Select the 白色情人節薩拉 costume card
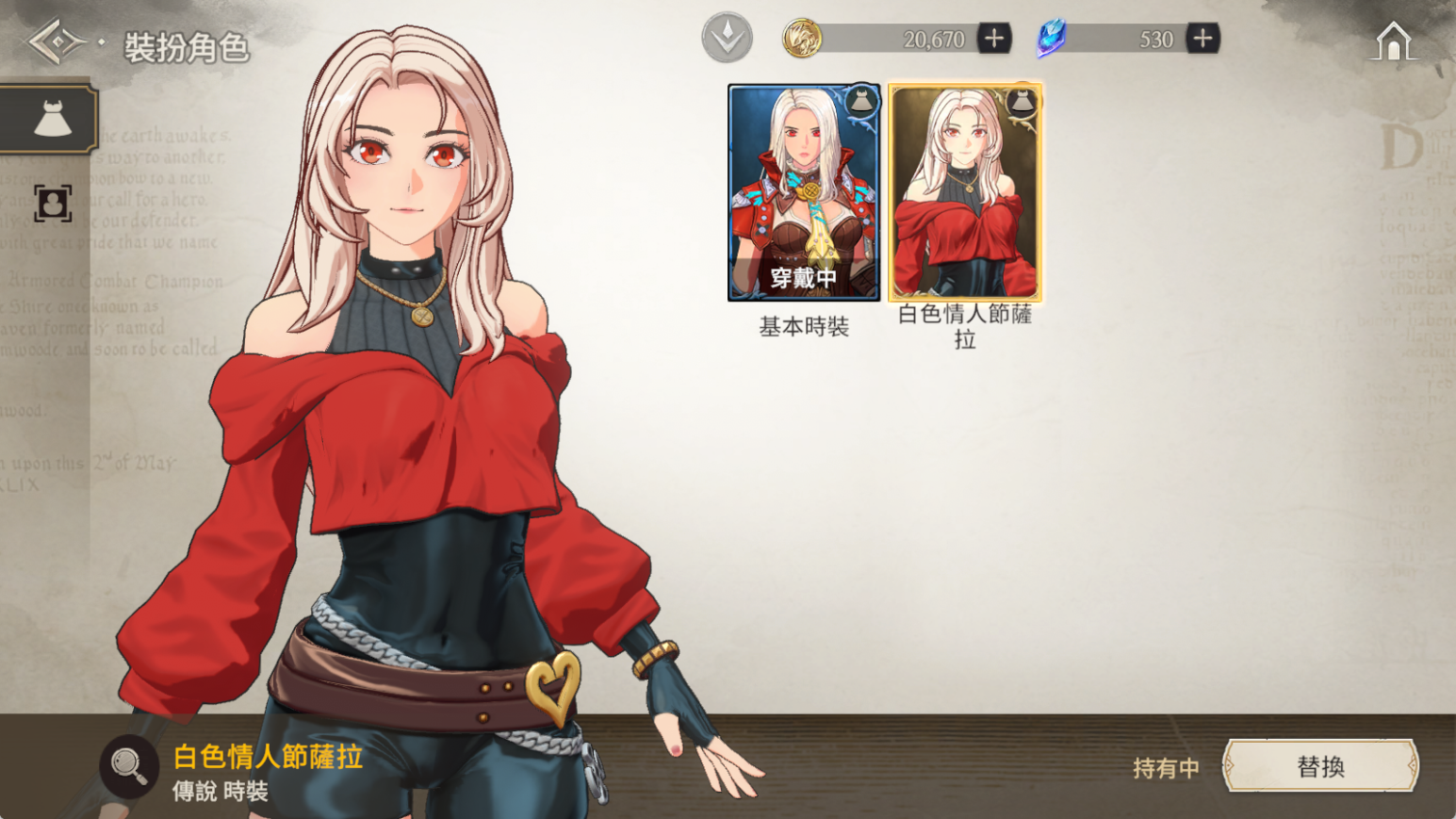 [965, 193]
